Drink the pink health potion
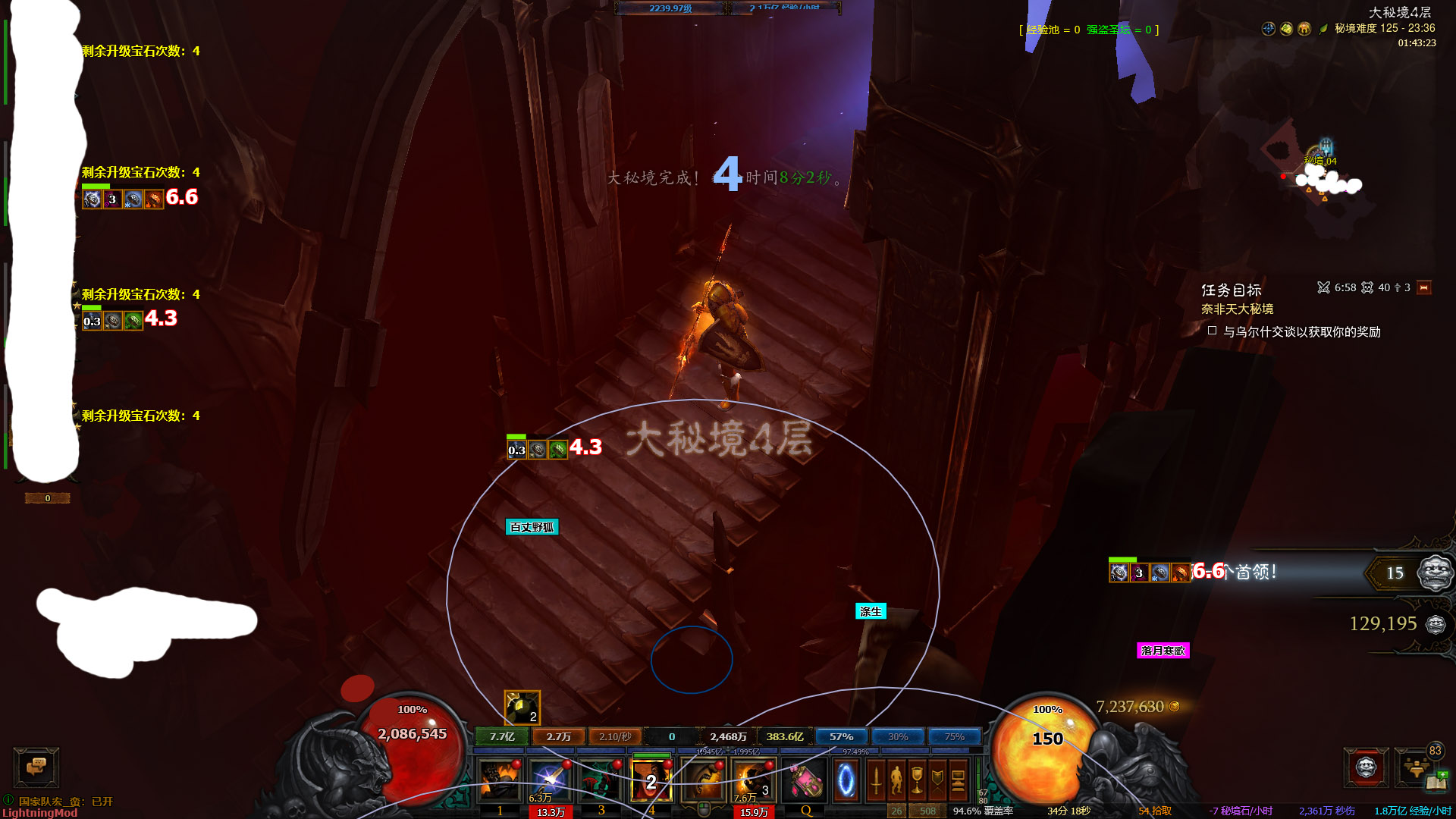 point(805,780)
